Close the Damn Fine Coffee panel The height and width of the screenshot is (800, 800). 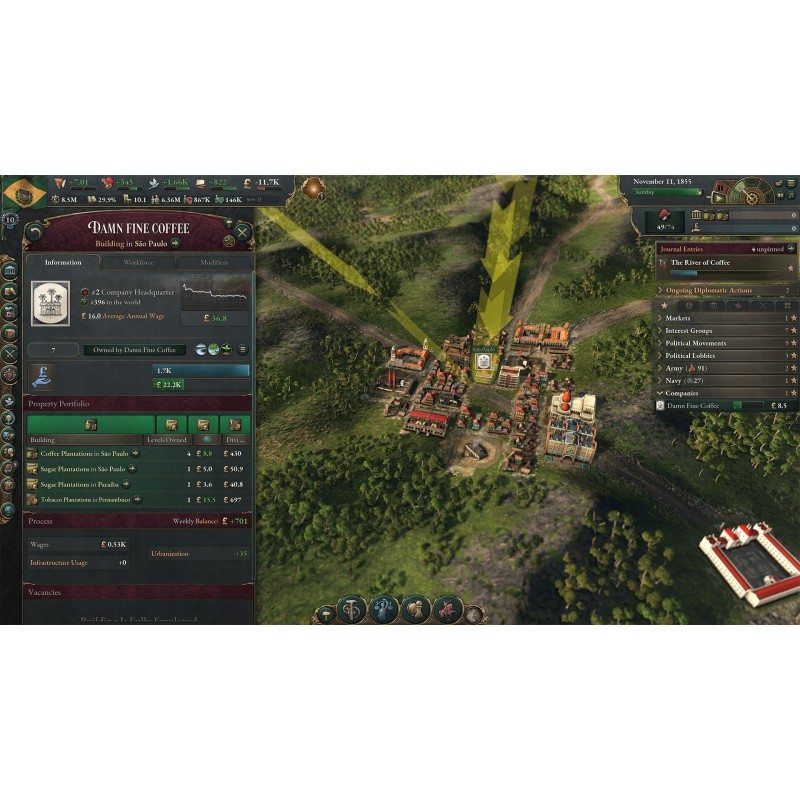click(242, 231)
